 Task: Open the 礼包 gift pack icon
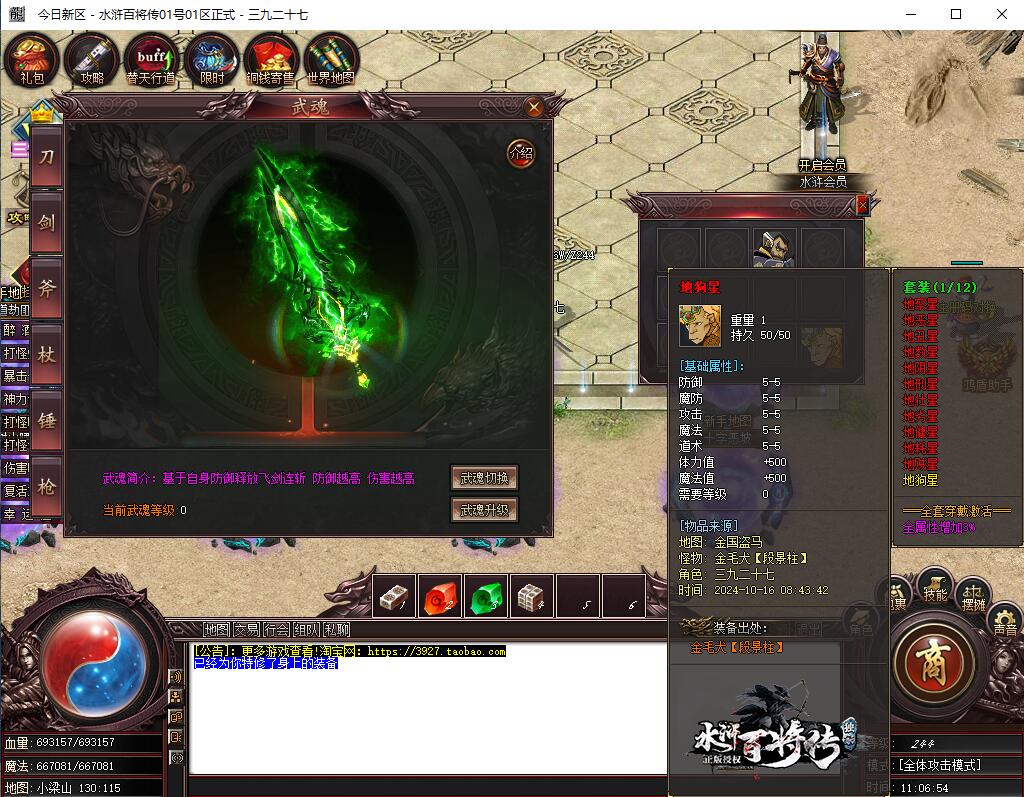point(32,58)
